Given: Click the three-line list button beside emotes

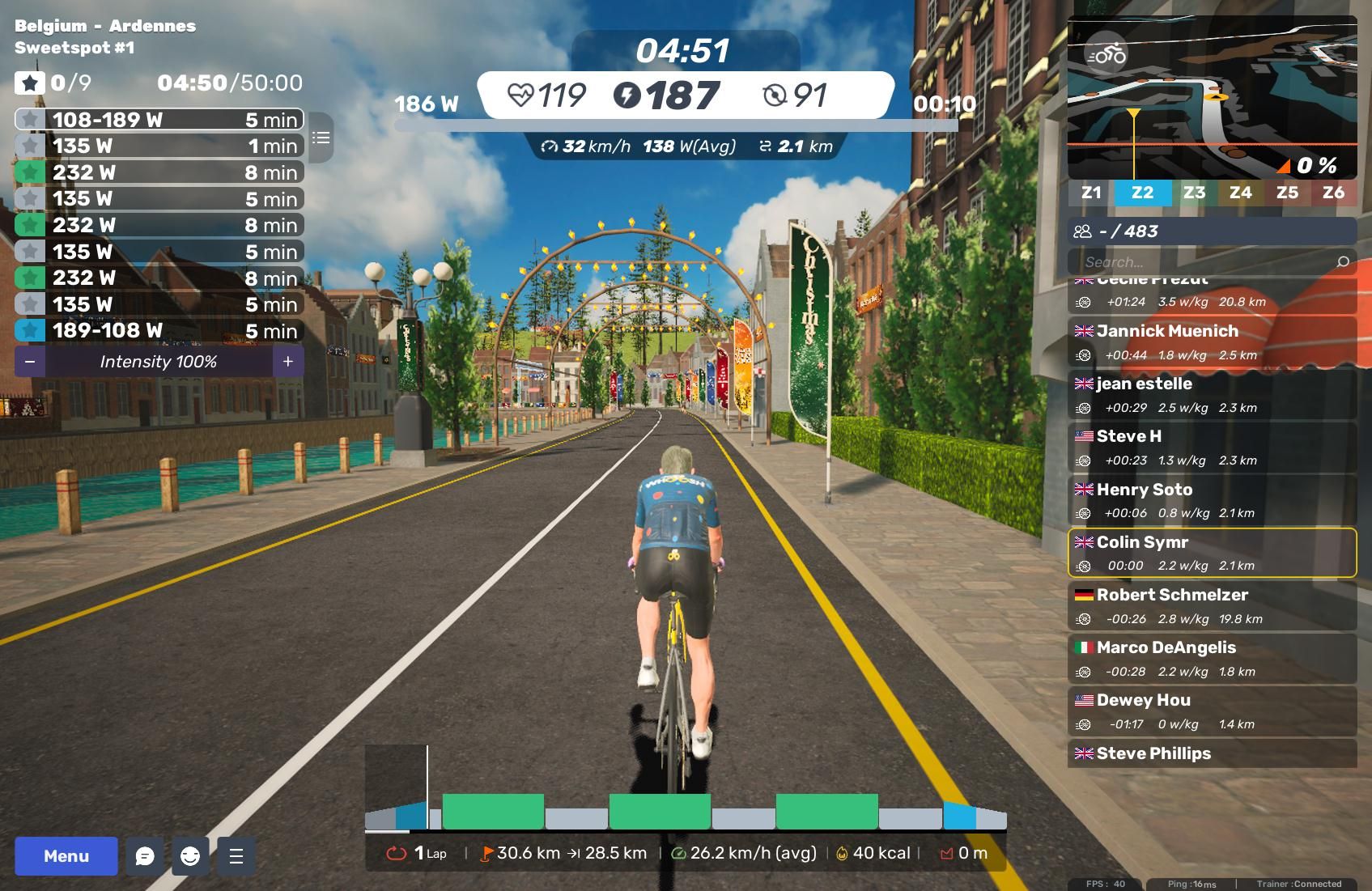Looking at the screenshot, I should pos(236,856).
